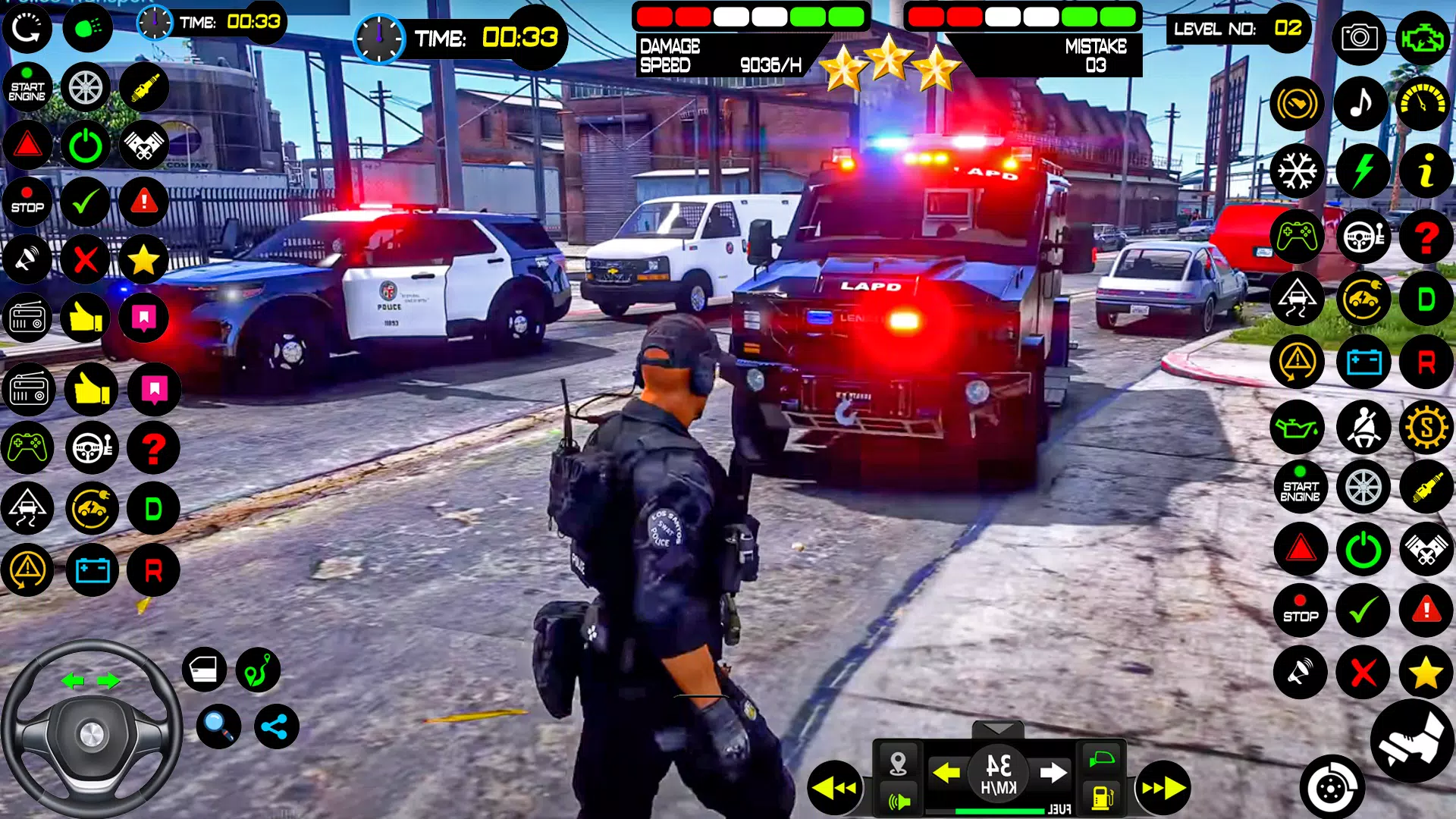This screenshot has width=1456, height=819.
Task: Open the music note sound settings
Action: (1360, 104)
